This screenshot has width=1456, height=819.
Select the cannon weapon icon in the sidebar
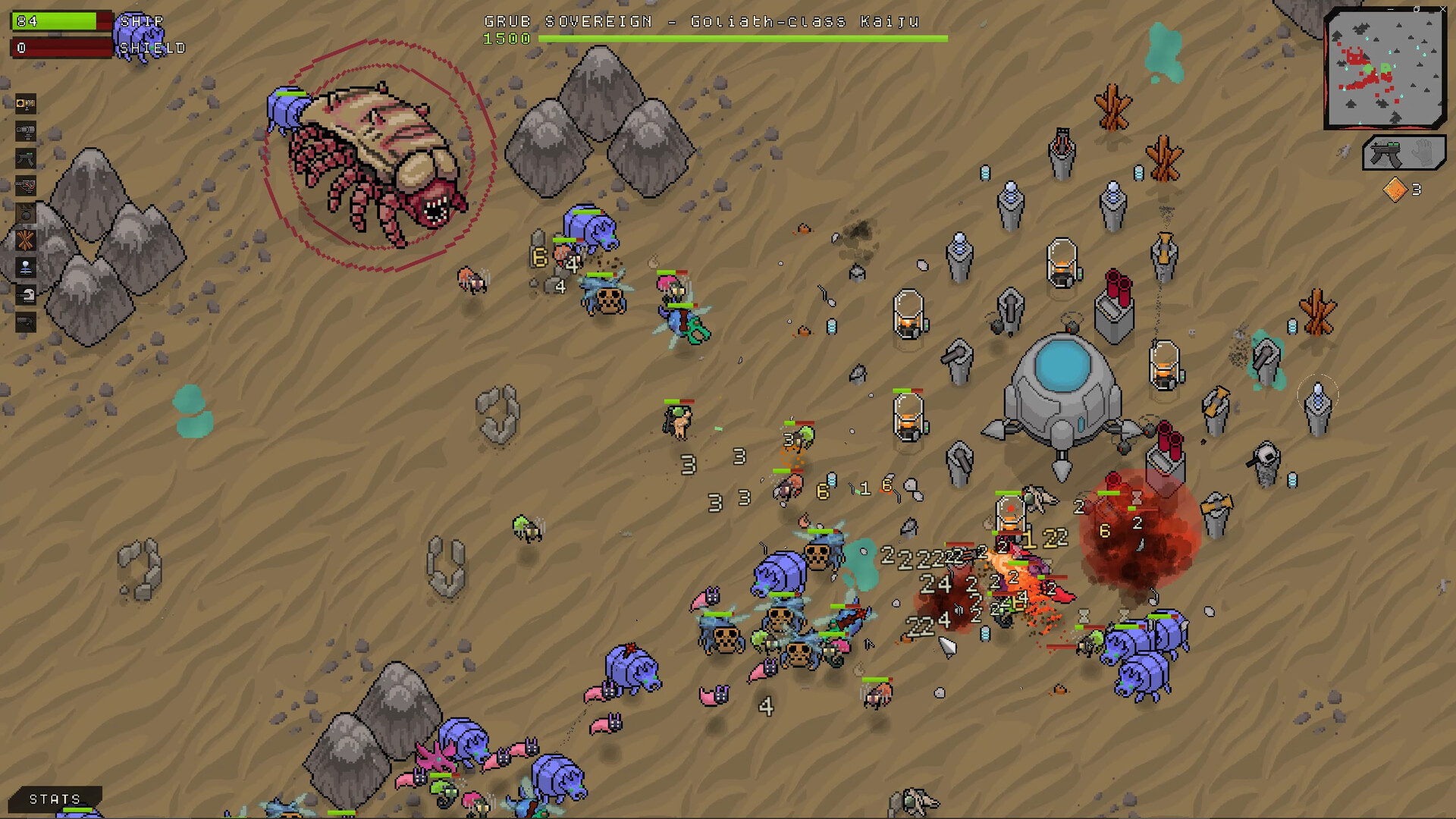click(x=27, y=130)
